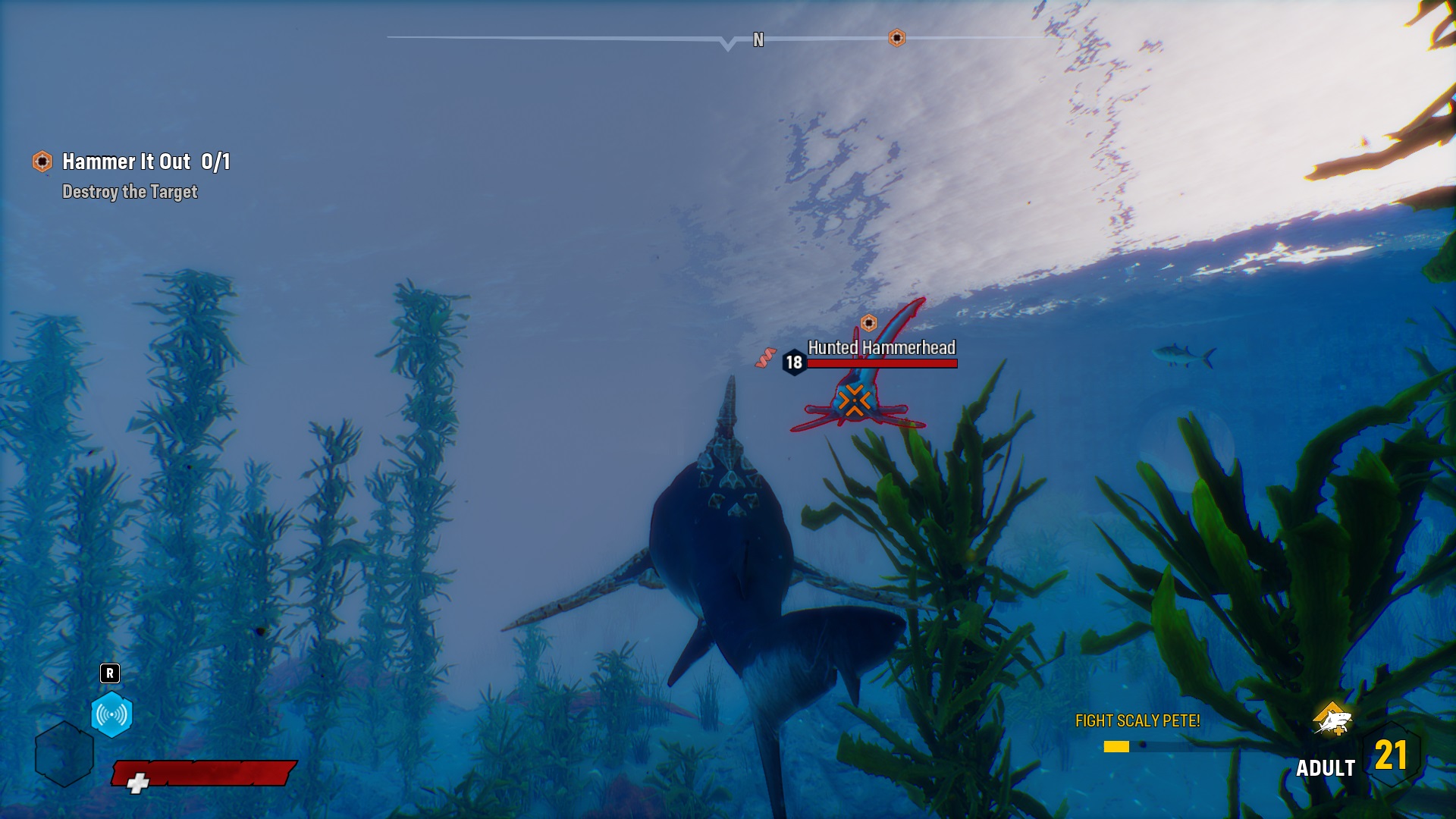Click the Hammer It Out quest hexagon icon
Viewport: 1456px width, 819px height.
tap(40, 161)
